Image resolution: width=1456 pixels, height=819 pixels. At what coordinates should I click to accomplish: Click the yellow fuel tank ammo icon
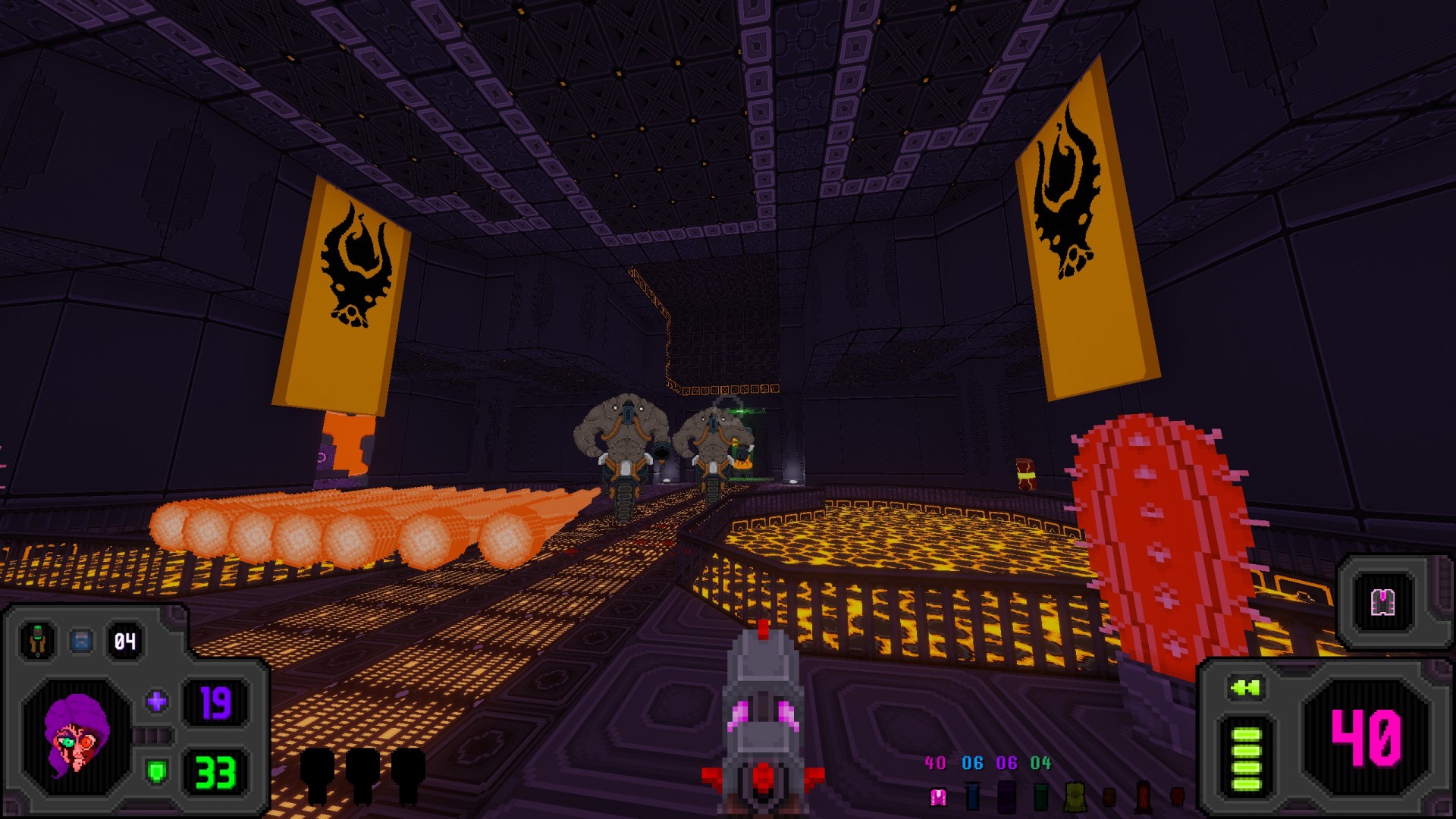pyautogui.click(x=1075, y=798)
